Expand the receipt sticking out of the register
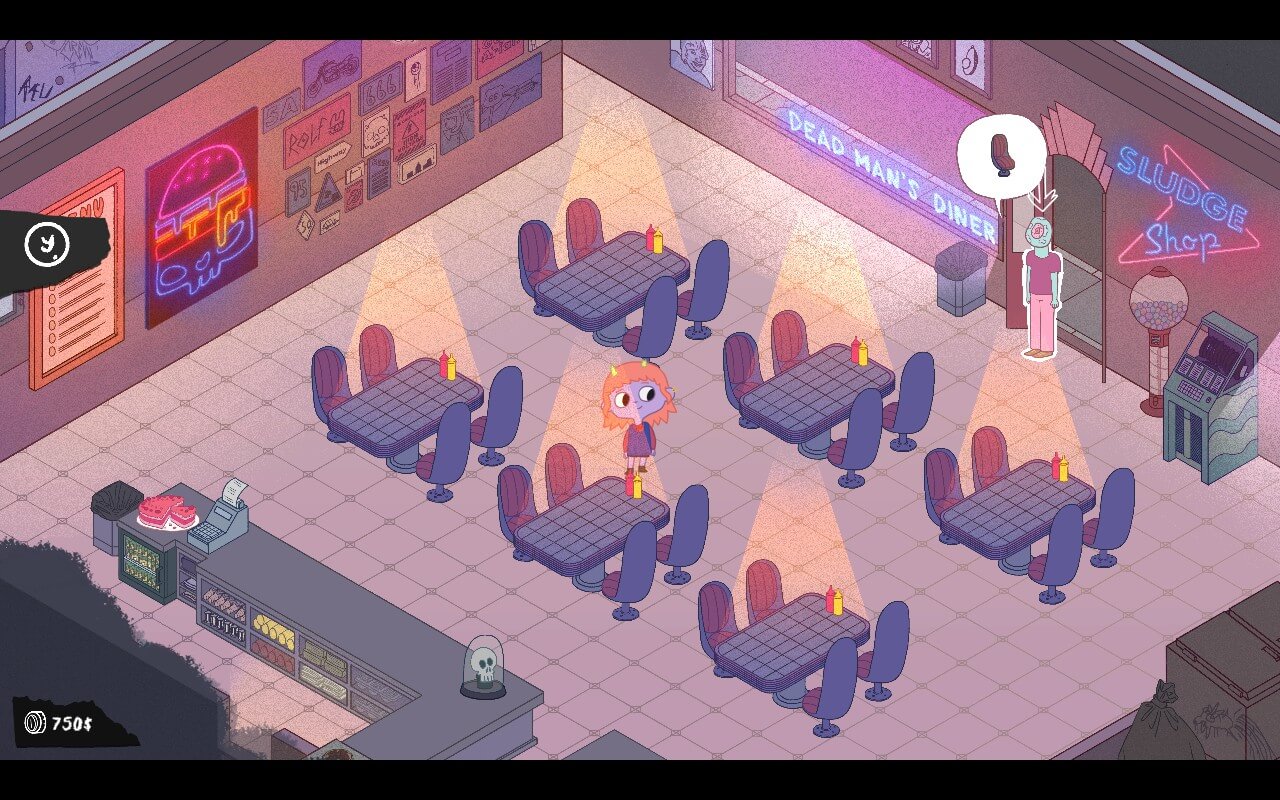The image size is (1280, 800). coord(232,490)
